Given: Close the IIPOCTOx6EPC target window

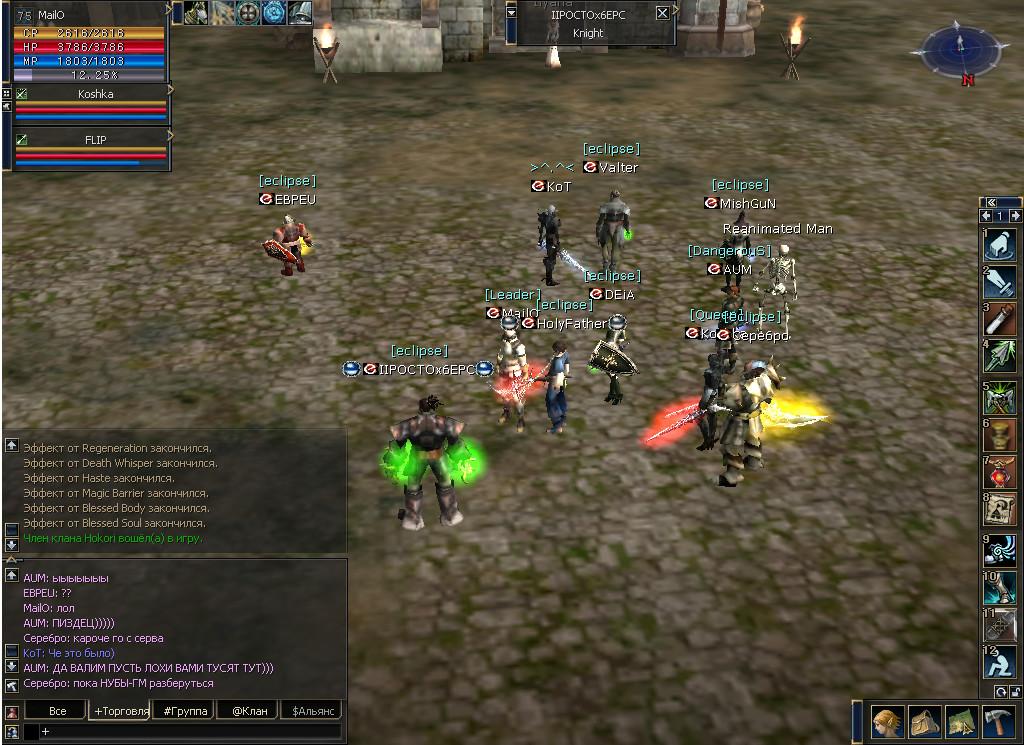Looking at the screenshot, I should 662,13.
